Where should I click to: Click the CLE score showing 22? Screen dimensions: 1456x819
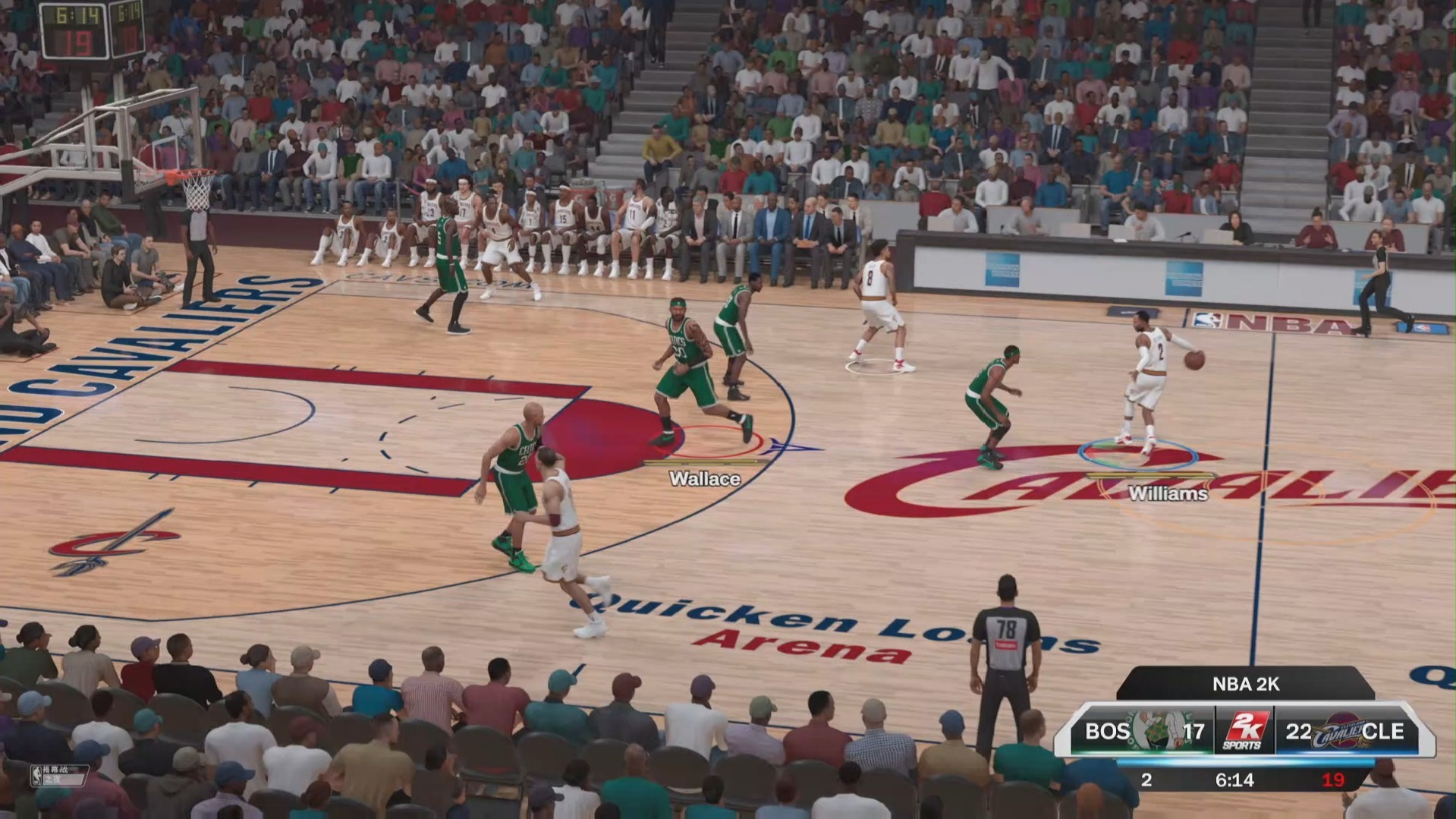[x=1298, y=731]
